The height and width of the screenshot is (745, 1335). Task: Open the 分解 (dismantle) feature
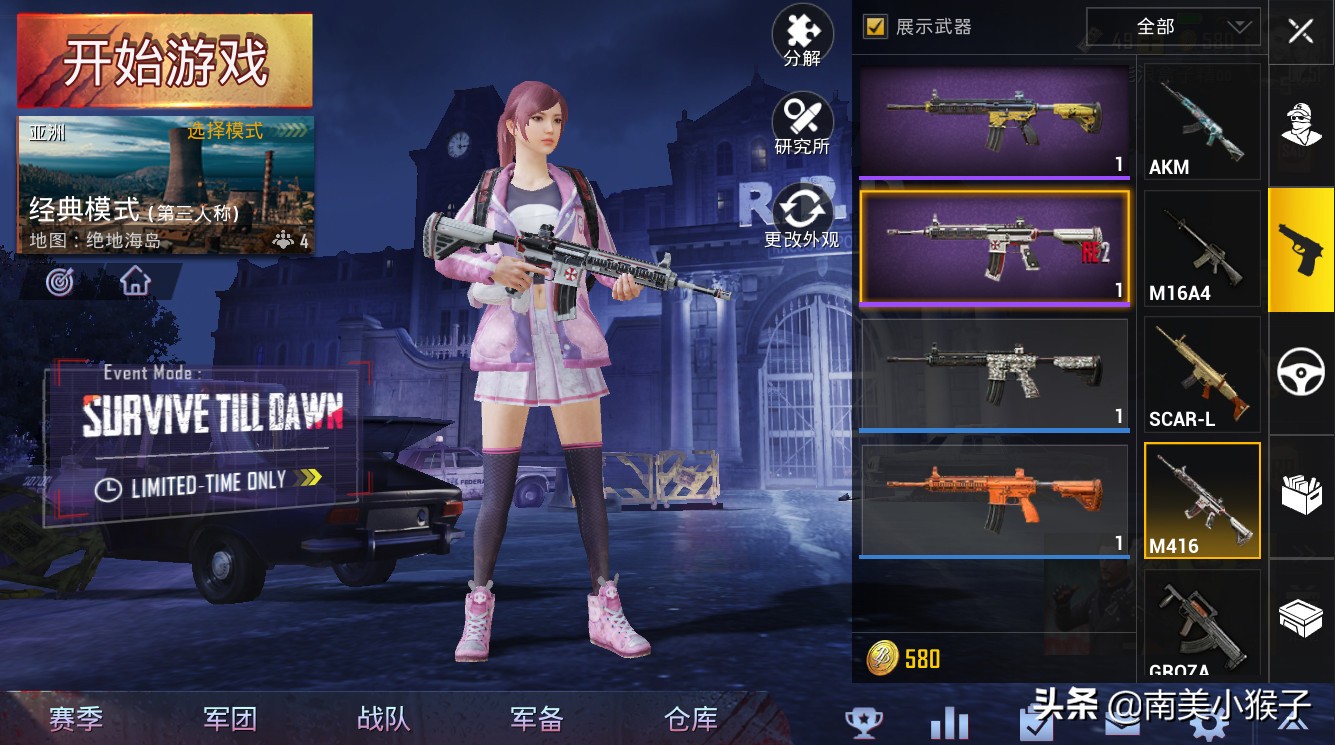coord(803,35)
